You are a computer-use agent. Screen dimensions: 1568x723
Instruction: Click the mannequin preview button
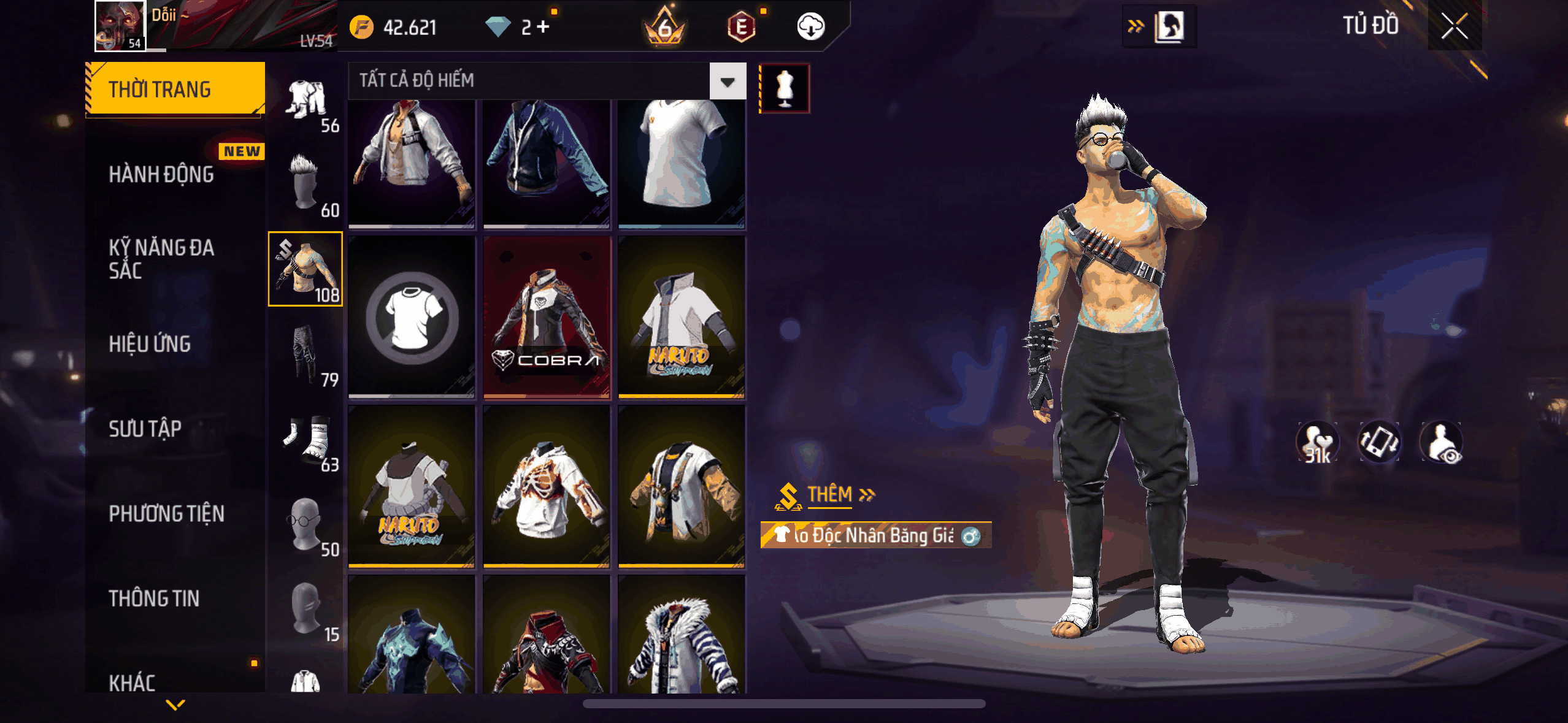[x=785, y=88]
